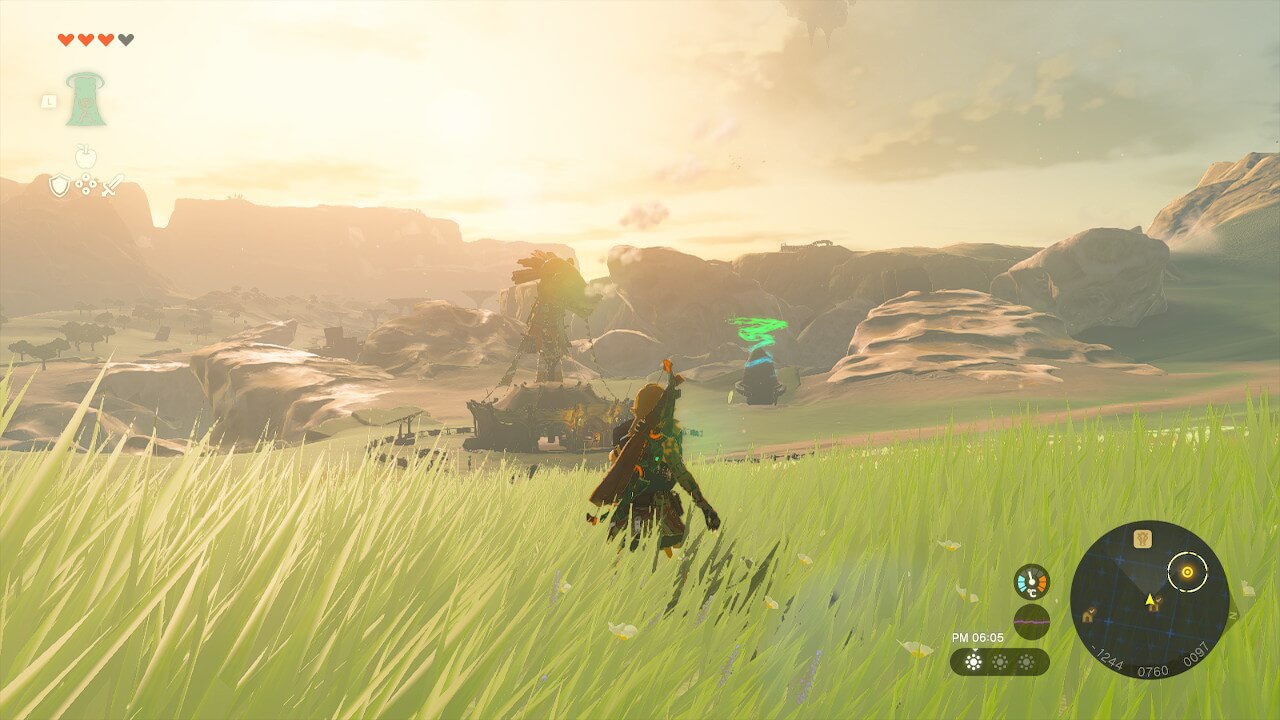This screenshot has width=1280, height=720.
Task: Click the glowing yellow objective marker on minimap
Action: (1187, 572)
